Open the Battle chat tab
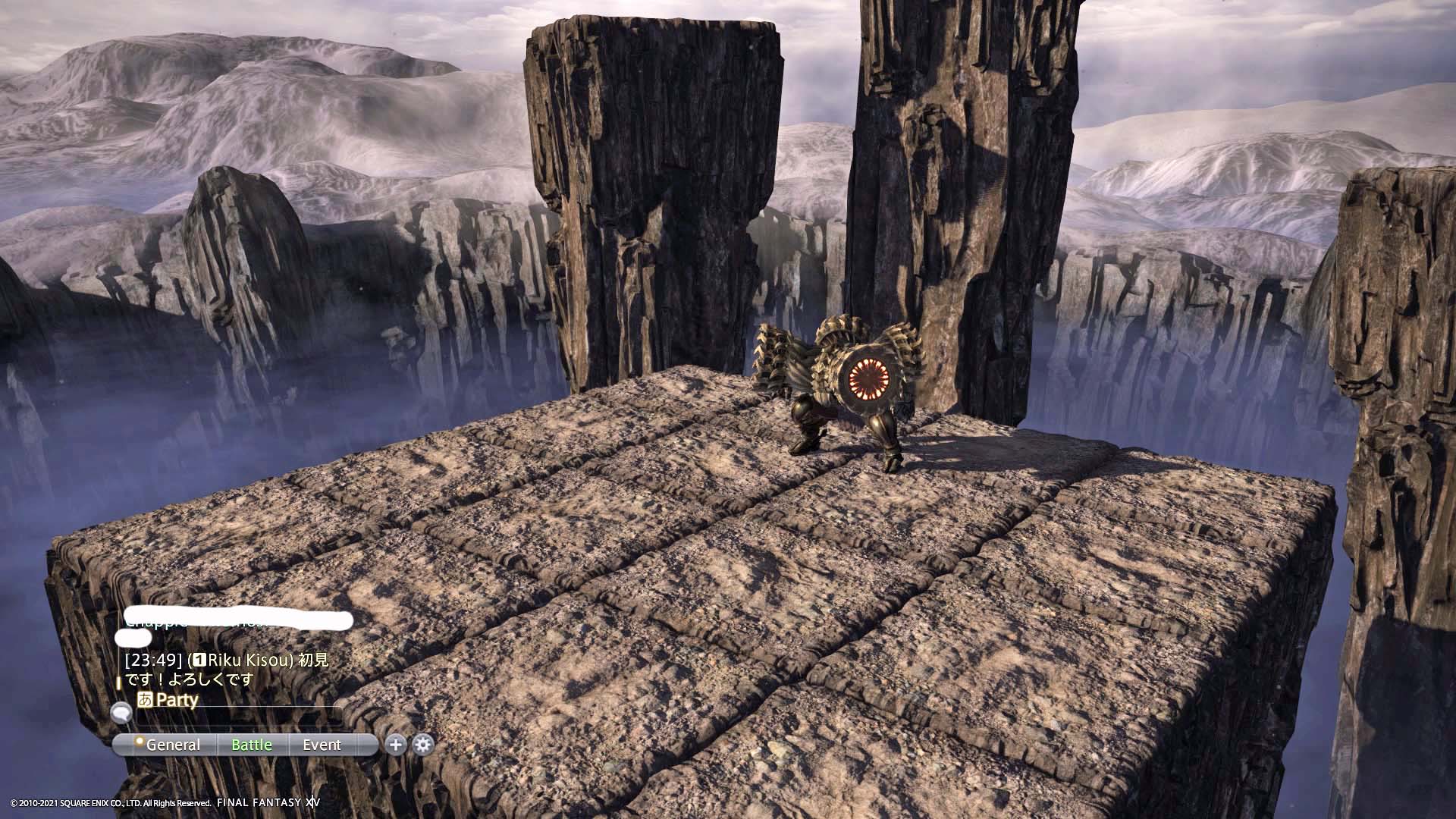The width and height of the screenshot is (1456, 819). click(252, 745)
